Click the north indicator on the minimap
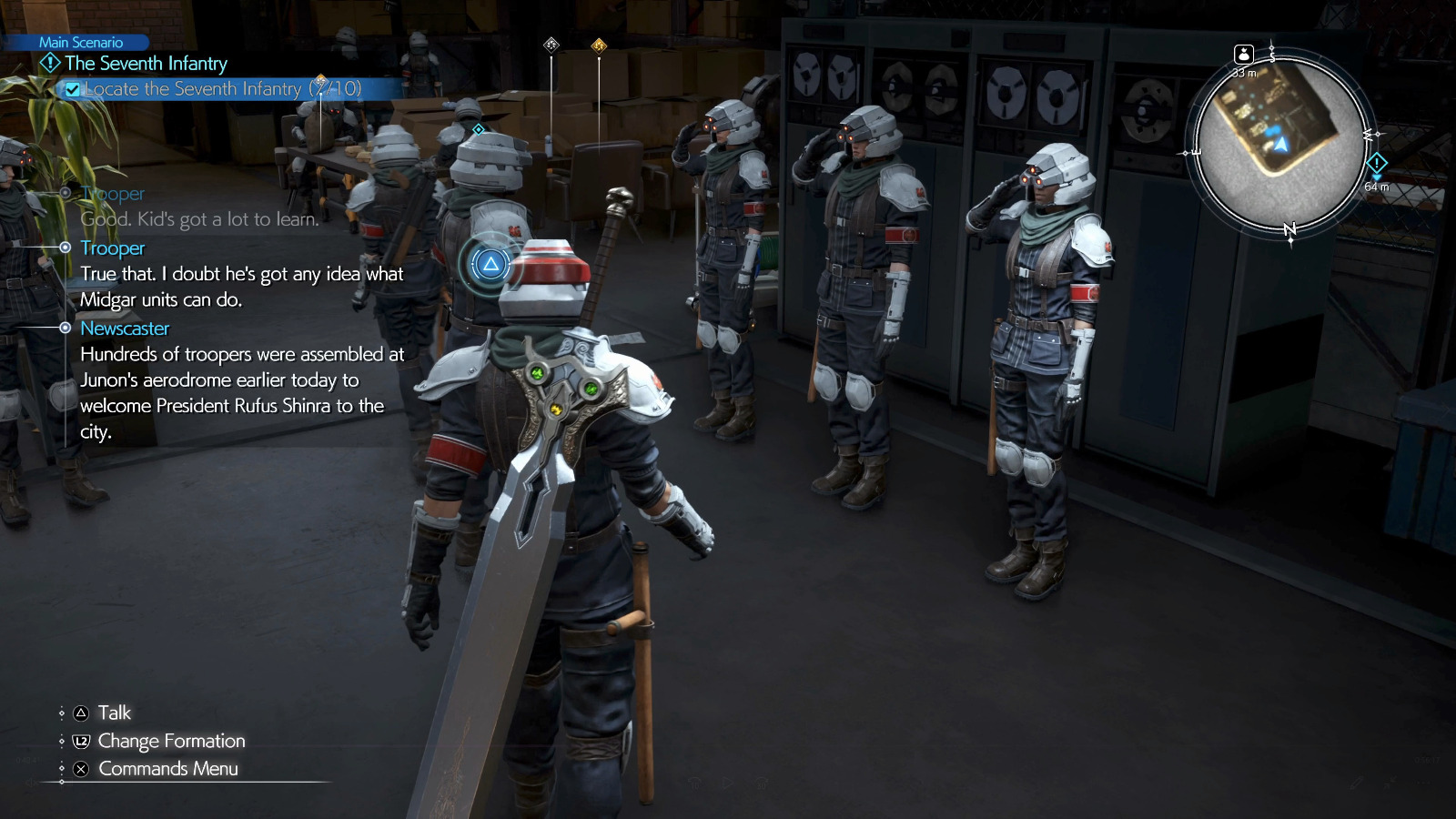The width and height of the screenshot is (1456, 819). pos(1289,229)
